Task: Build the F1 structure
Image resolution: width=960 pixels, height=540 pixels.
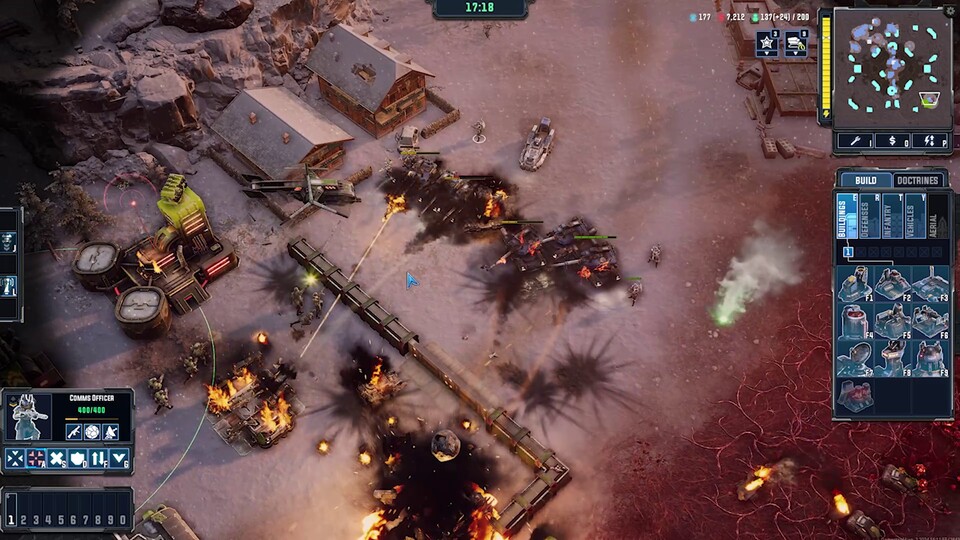Action: 854,285
